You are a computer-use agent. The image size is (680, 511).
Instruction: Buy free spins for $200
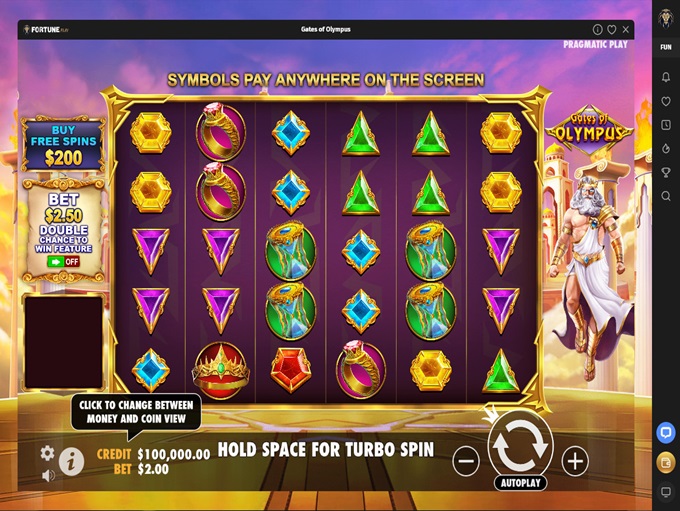point(63,145)
